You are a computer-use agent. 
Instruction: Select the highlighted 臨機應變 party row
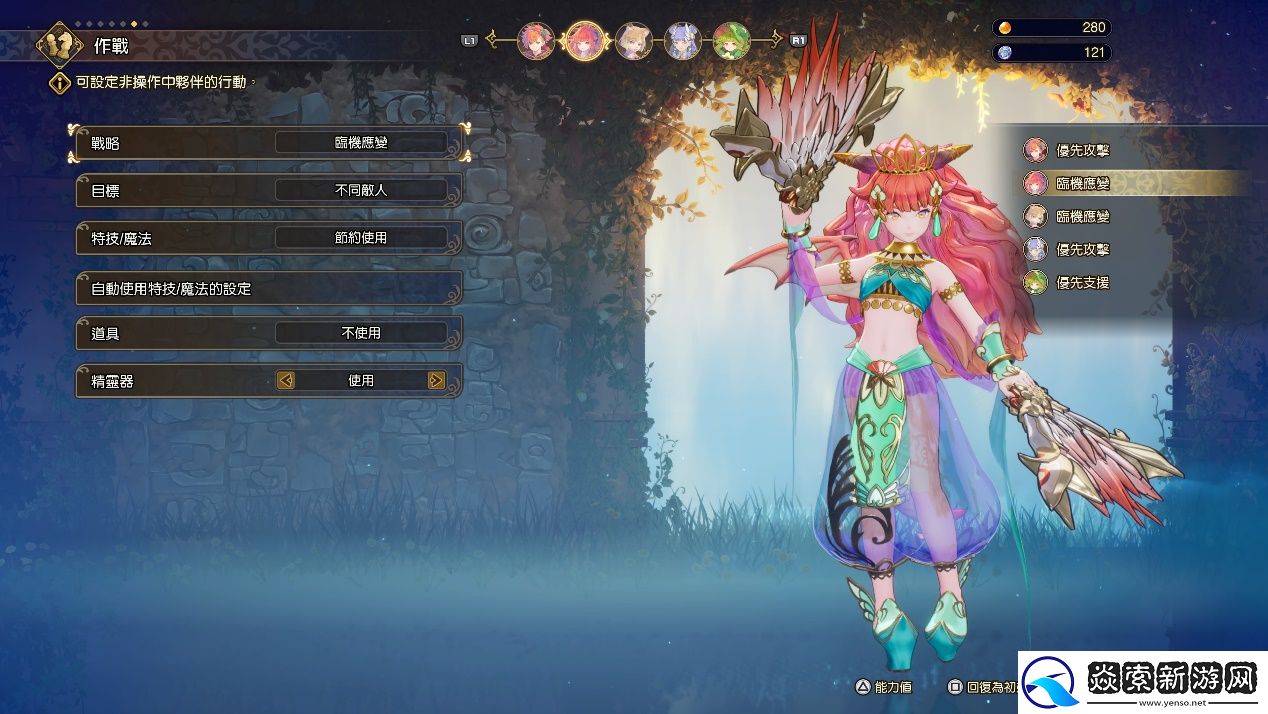click(x=1082, y=184)
